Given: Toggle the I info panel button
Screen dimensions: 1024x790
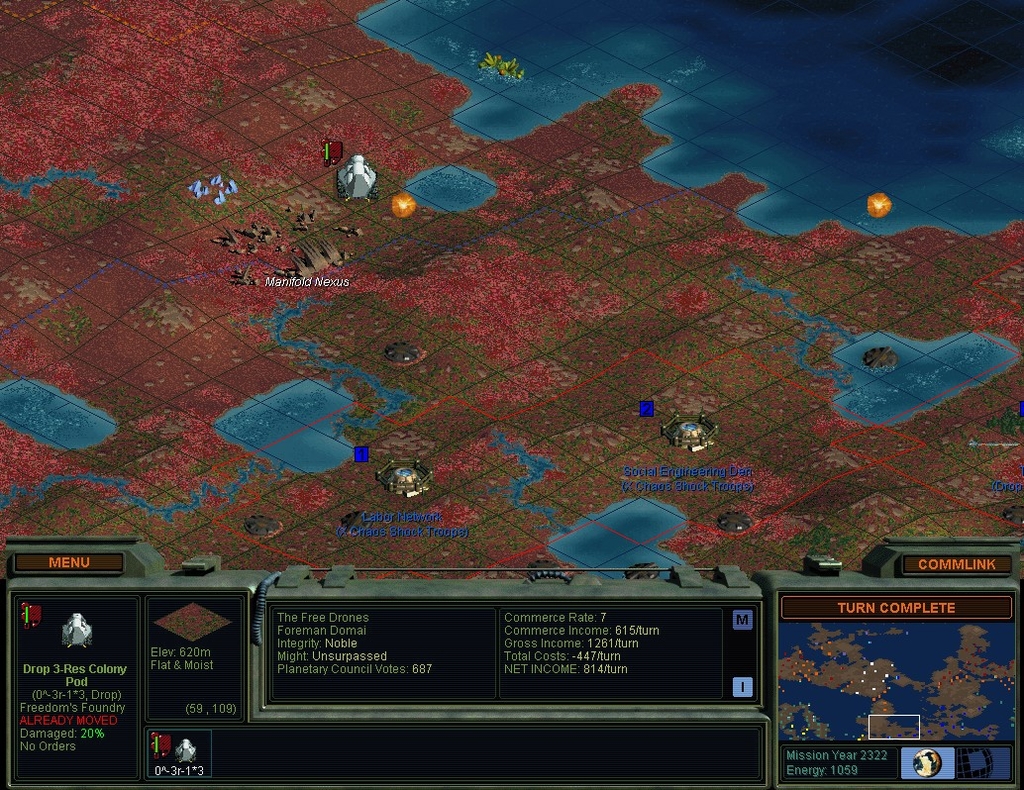Looking at the screenshot, I should [742, 687].
